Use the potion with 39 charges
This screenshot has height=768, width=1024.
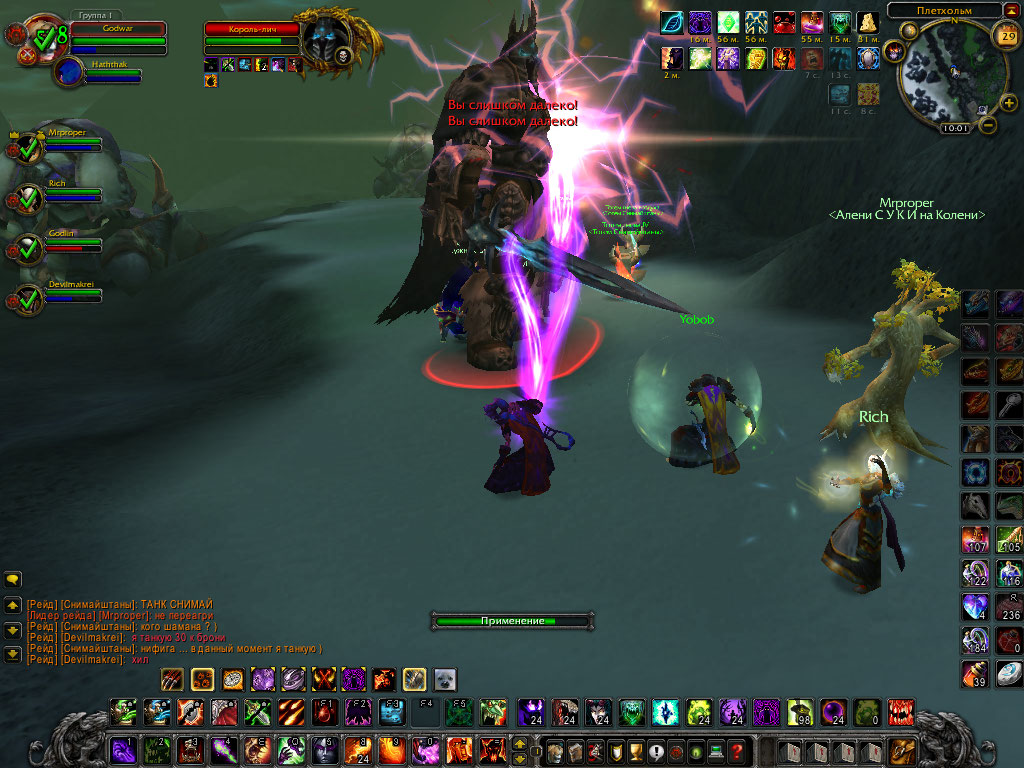tap(975, 674)
